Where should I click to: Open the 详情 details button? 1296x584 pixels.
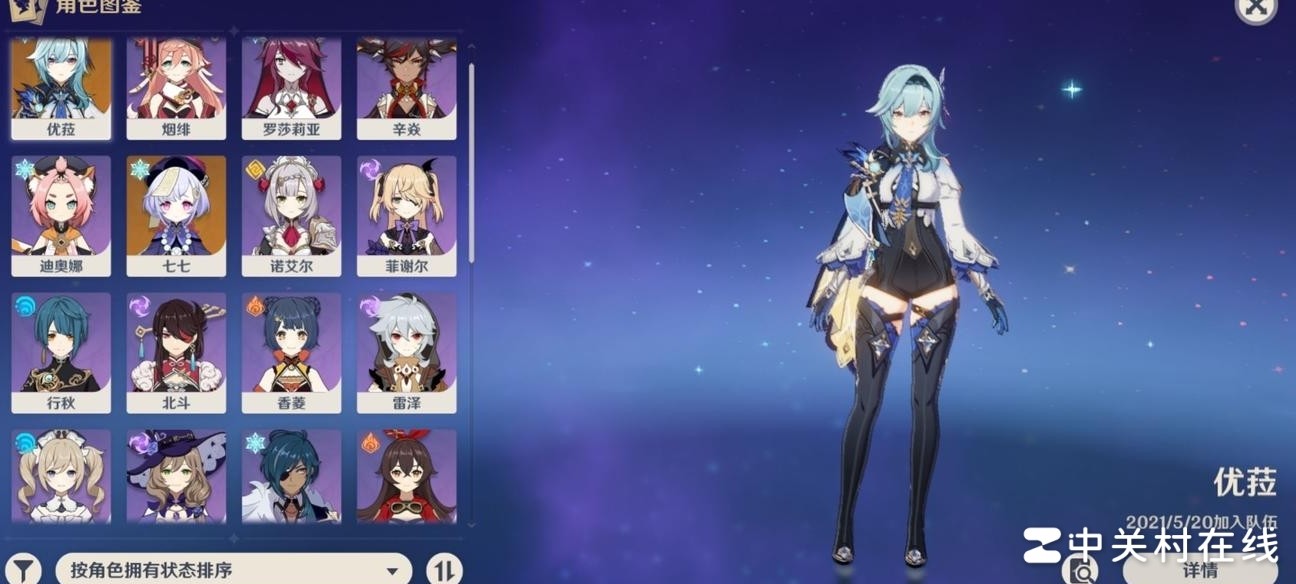pyautogui.click(x=1200, y=570)
